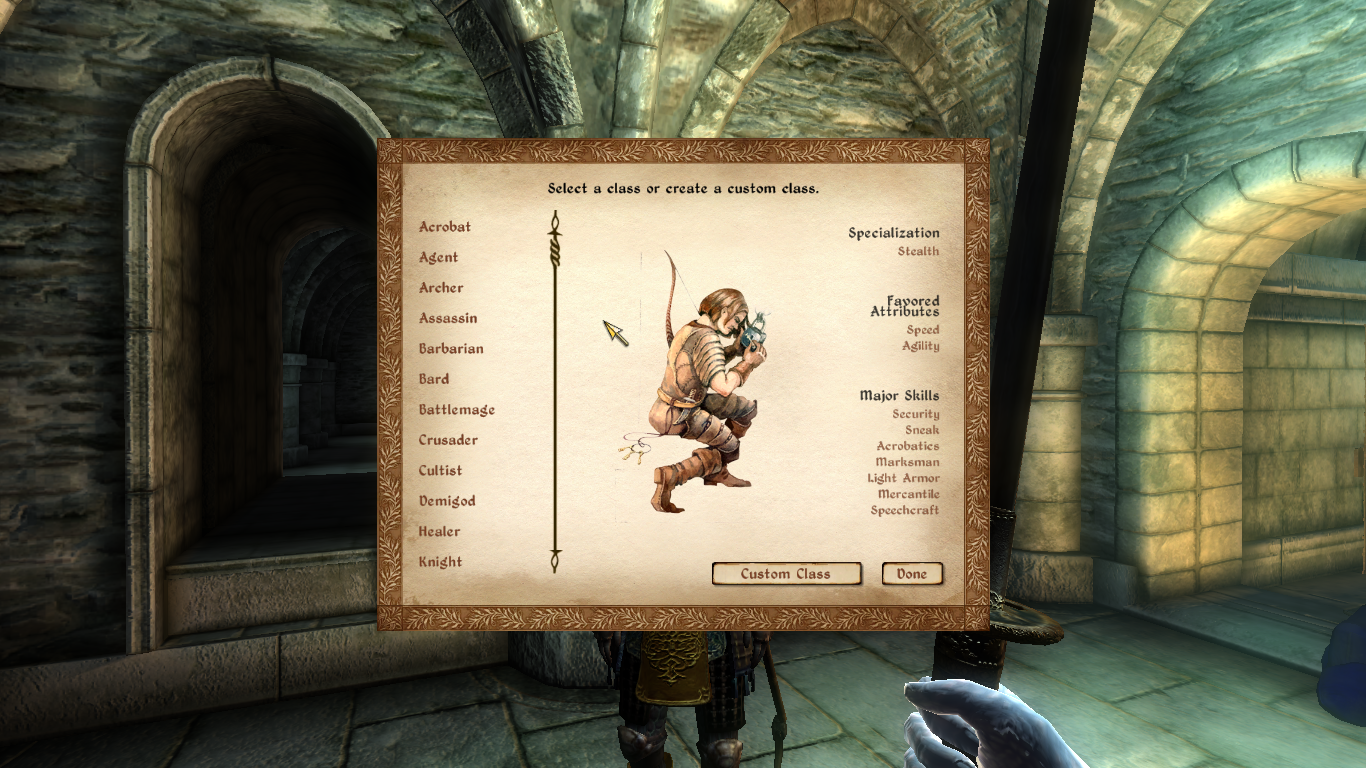This screenshot has width=1366, height=768.
Task: Open the Custom Class creator
Action: point(786,574)
